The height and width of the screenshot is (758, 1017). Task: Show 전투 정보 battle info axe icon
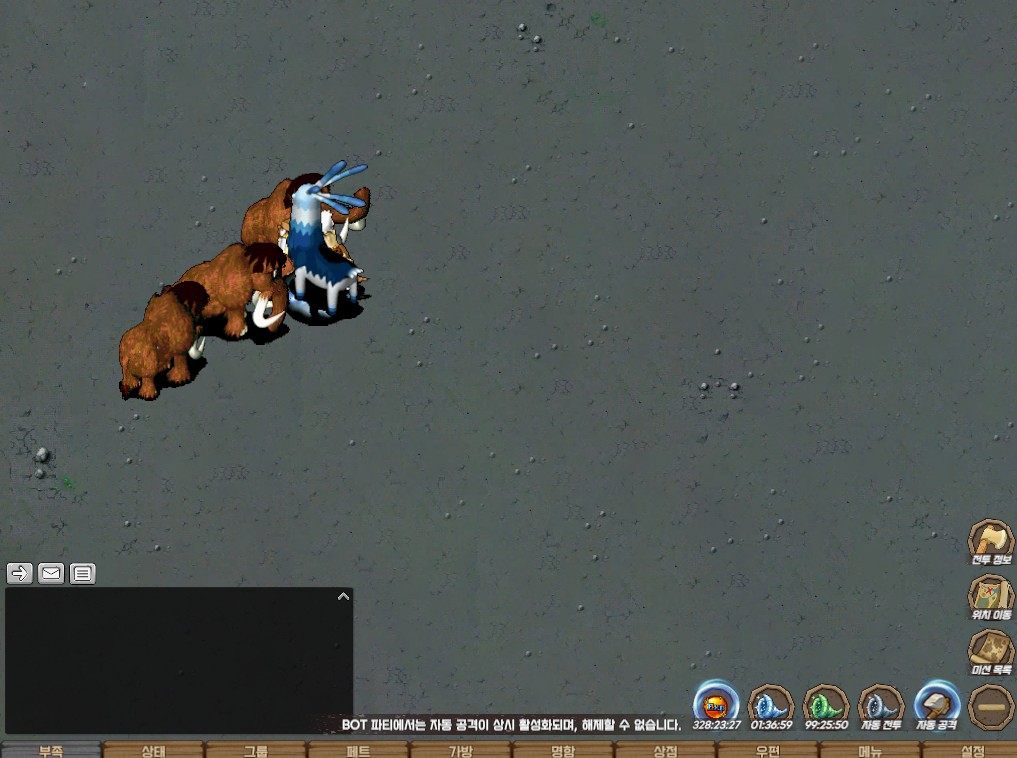point(990,543)
